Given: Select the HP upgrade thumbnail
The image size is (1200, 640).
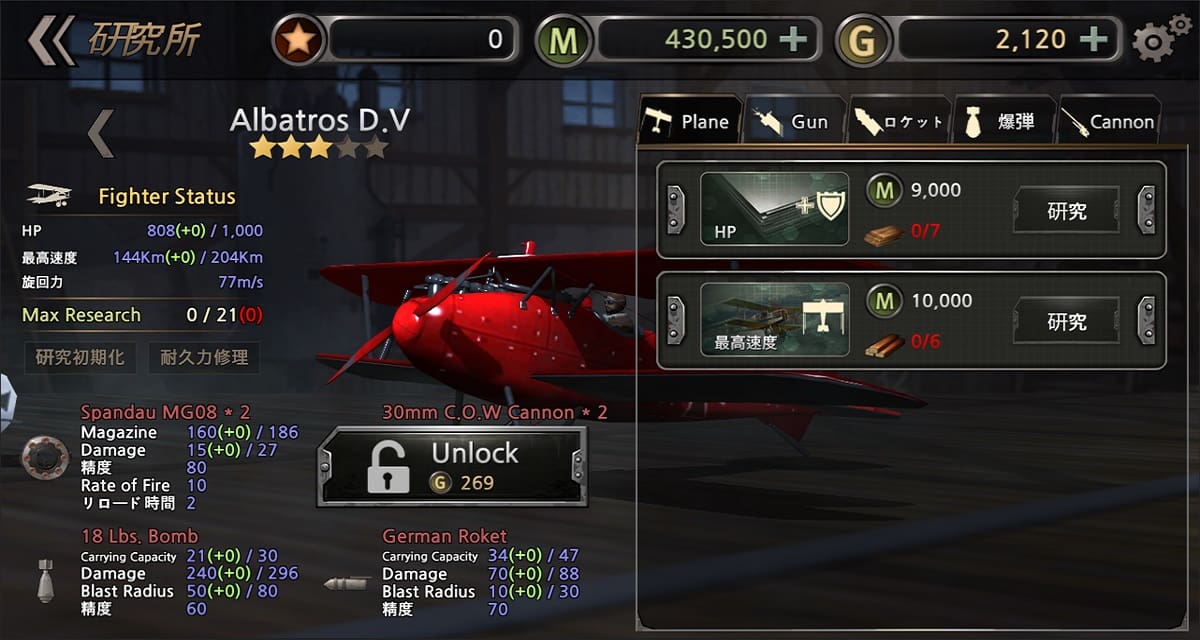Looking at the screenshot, I should click(x=774, y=210).
